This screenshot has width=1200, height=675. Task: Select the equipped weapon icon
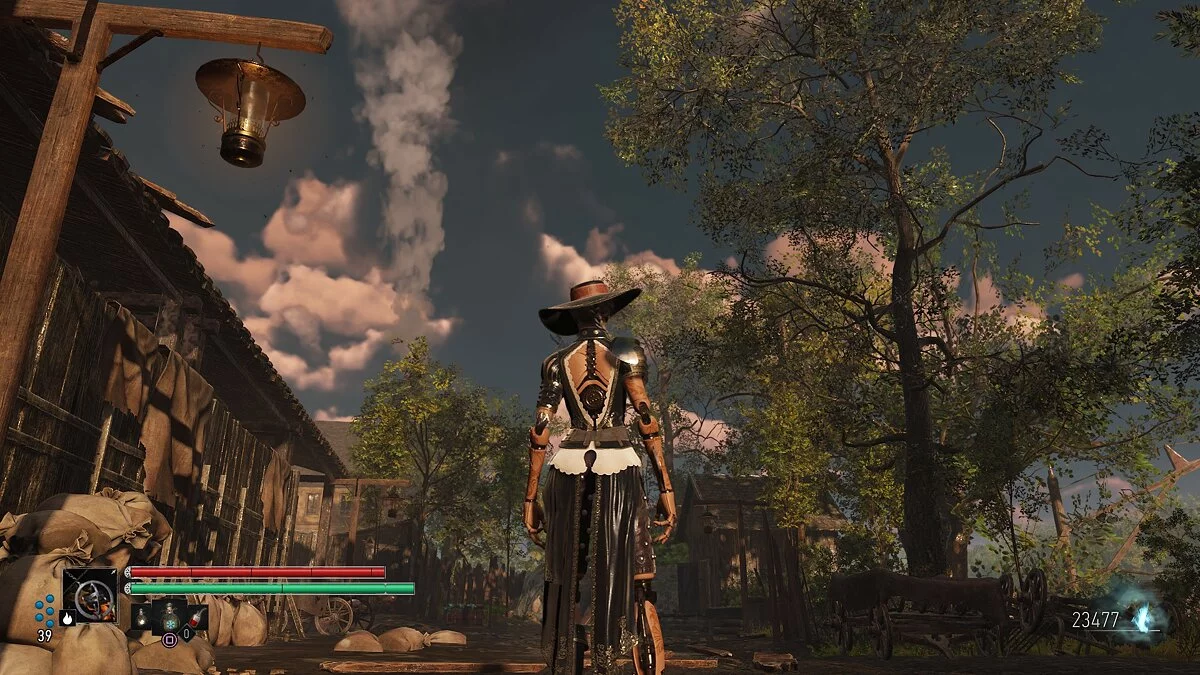[x=89, y=595]
